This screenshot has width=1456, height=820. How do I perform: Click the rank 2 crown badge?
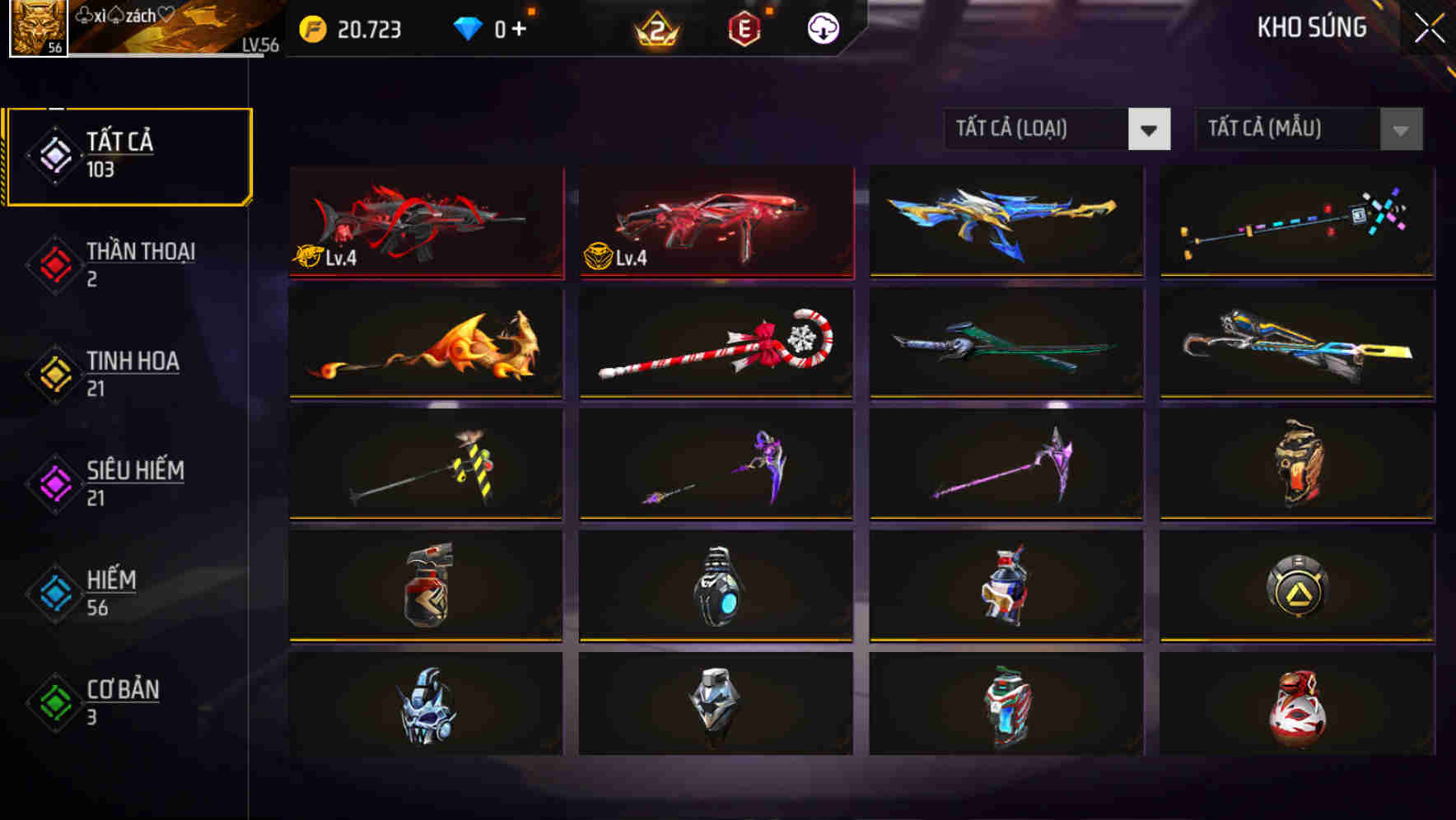click(659, 27)
